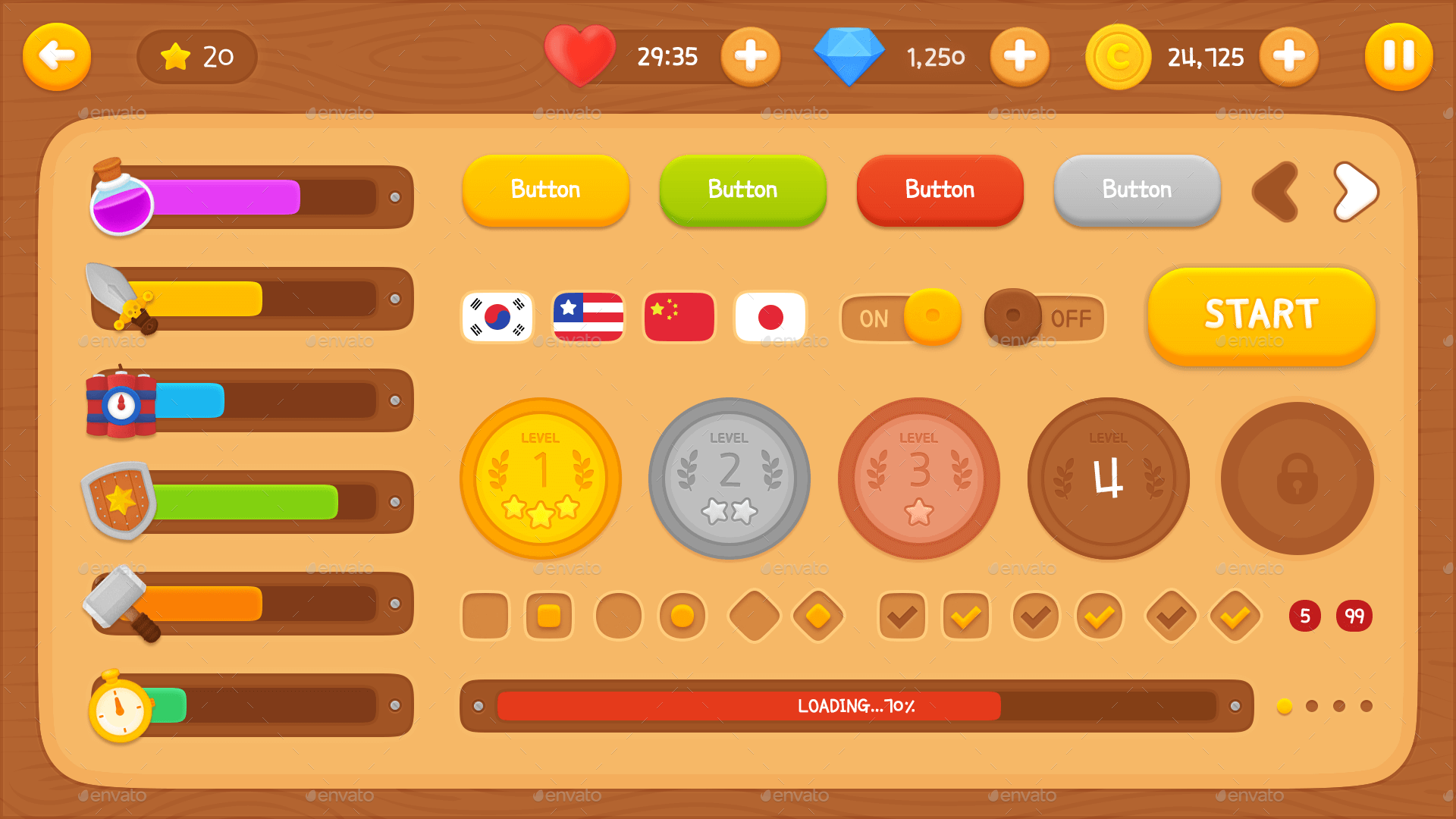The width and height of the screenshot is (1456, 819).
Task: Check the first orange diamond checkbox
Action: (816, 617)
